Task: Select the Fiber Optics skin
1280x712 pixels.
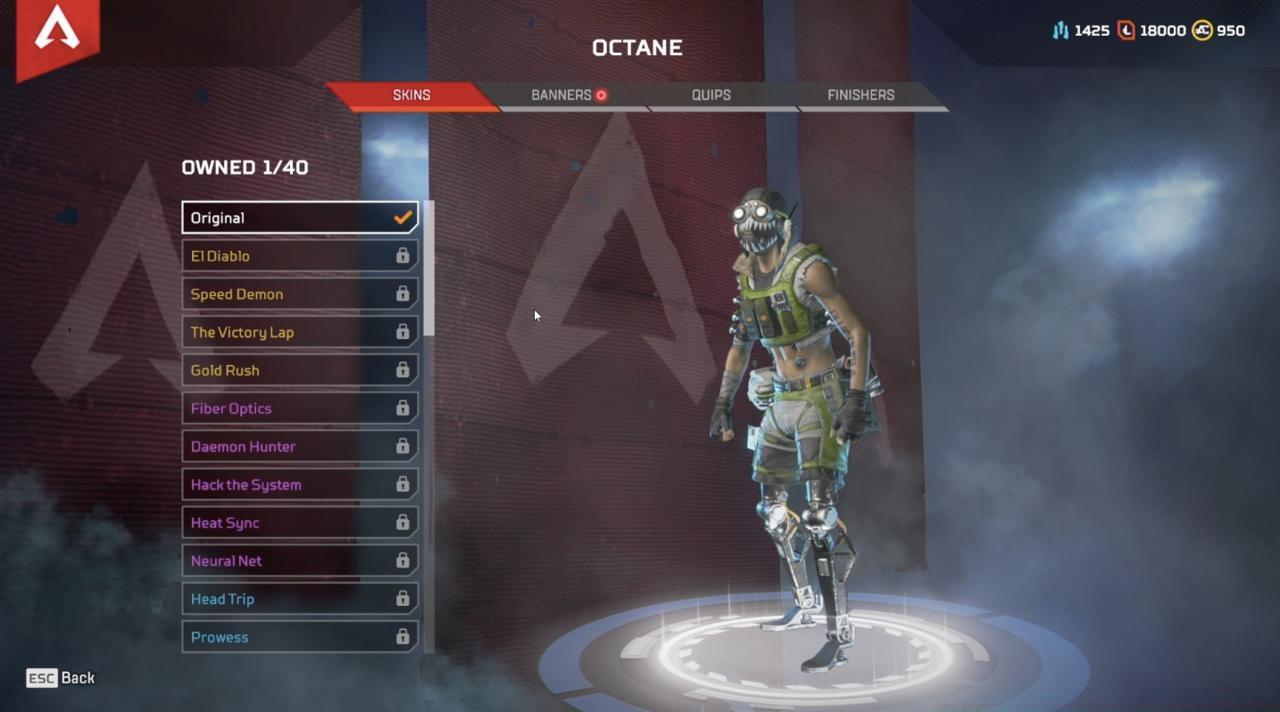Action: 299,408
